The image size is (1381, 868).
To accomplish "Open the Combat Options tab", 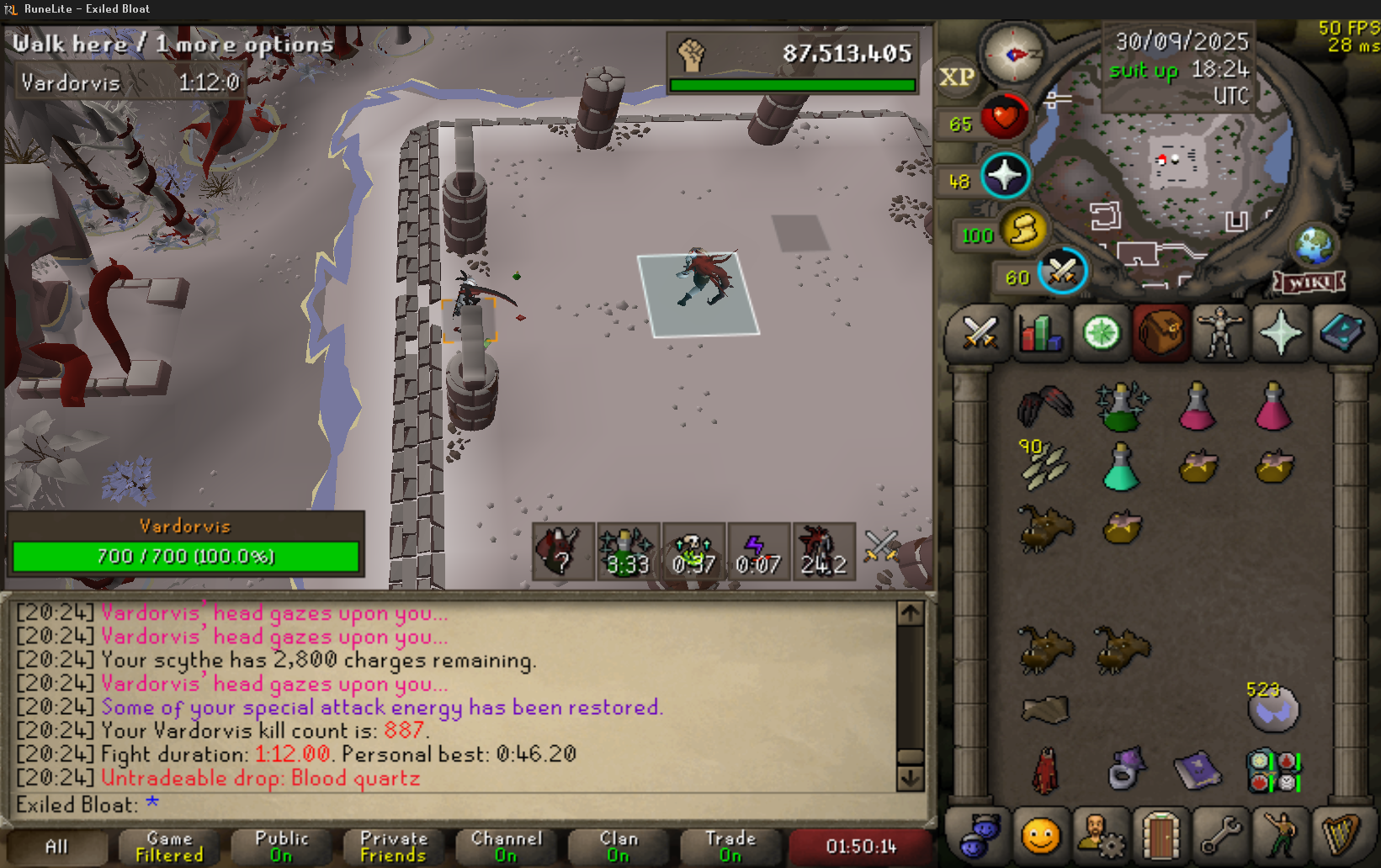I will [x=980, y=333].
